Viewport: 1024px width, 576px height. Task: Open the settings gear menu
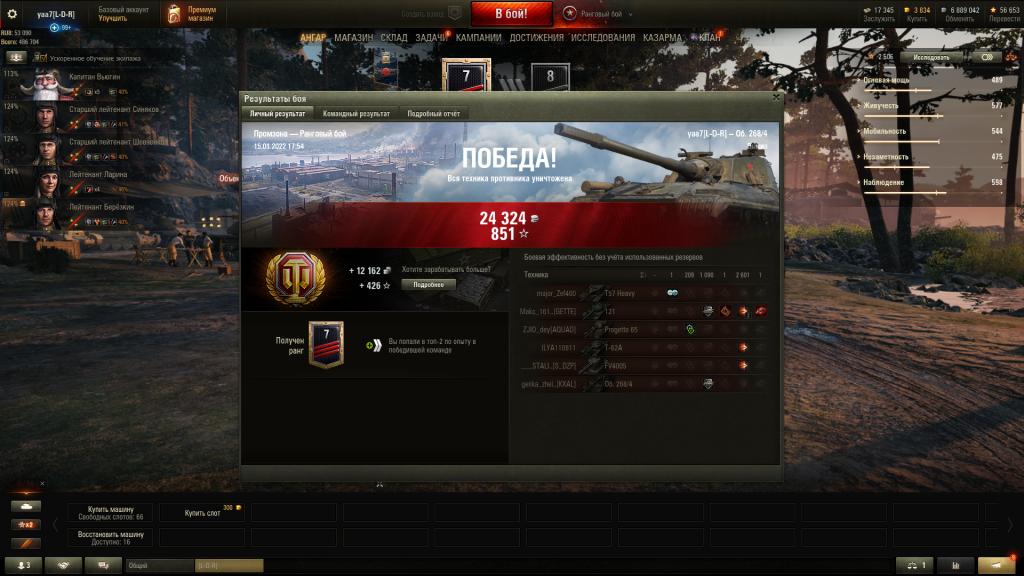[x=12, y=14]
